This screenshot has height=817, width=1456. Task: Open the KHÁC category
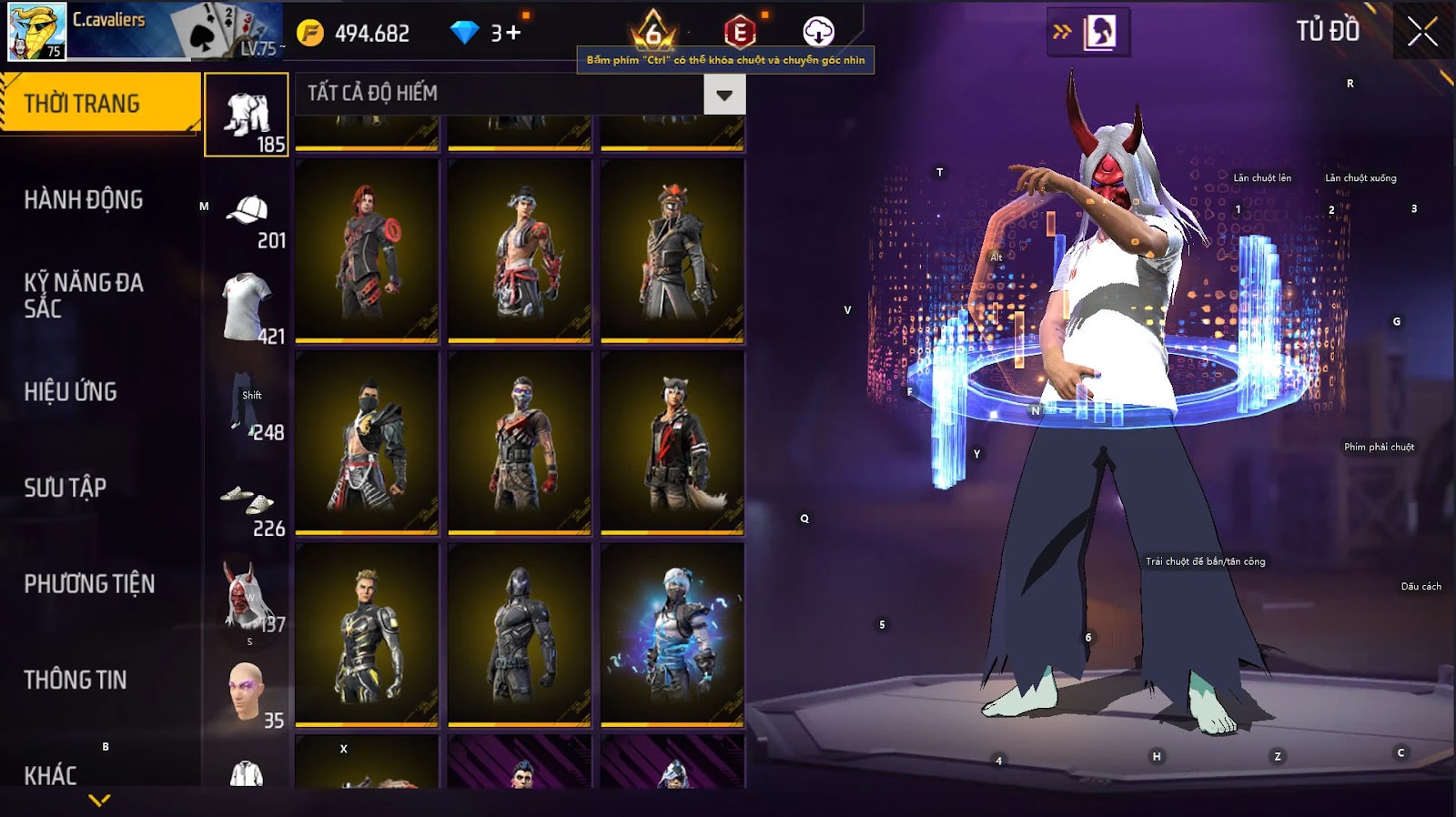tap(51, 774)
